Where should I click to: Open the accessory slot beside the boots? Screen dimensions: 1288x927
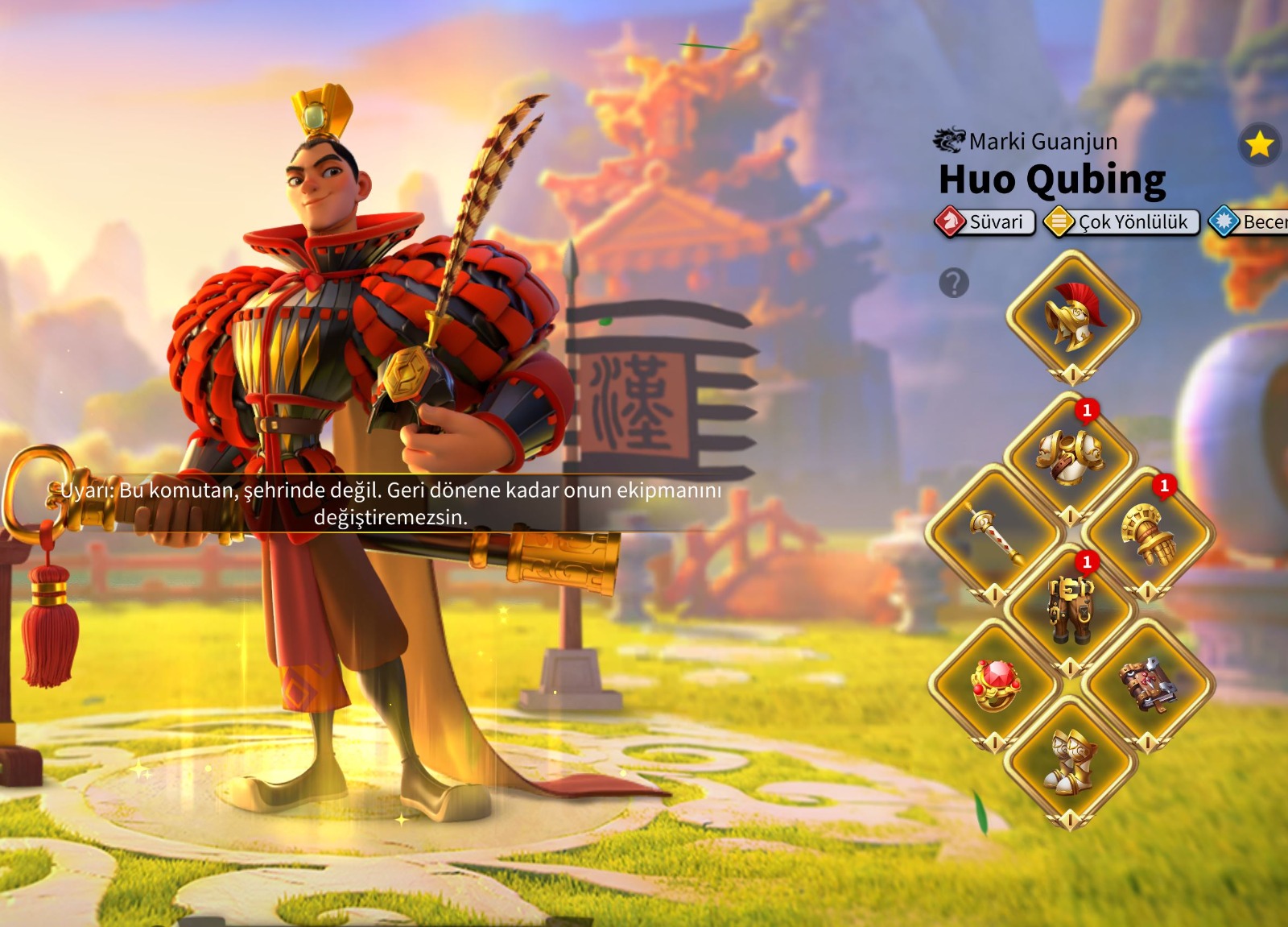(1148, 685)
